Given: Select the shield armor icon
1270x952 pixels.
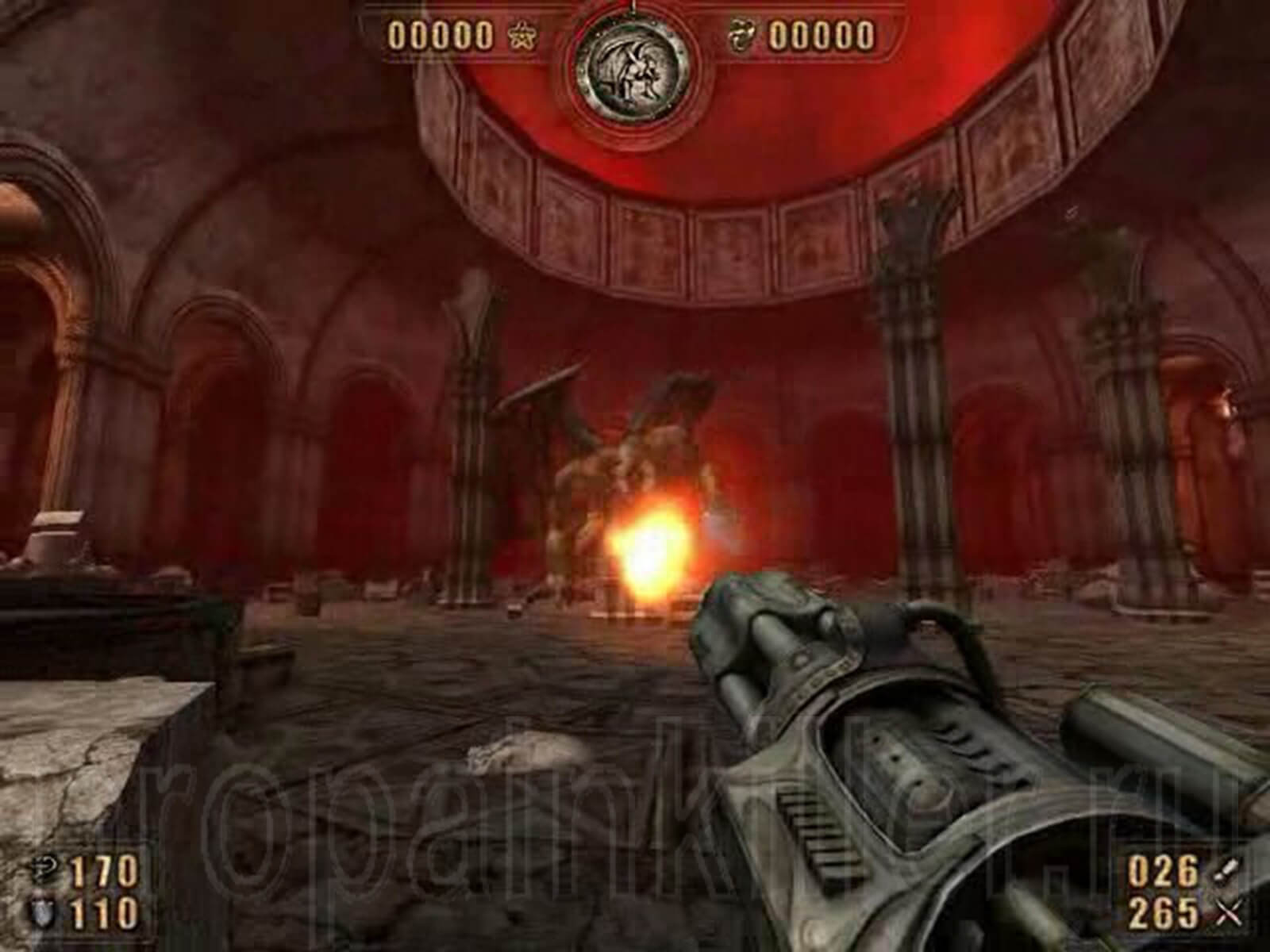Looking at the screenshot, I should pos(44,910).
